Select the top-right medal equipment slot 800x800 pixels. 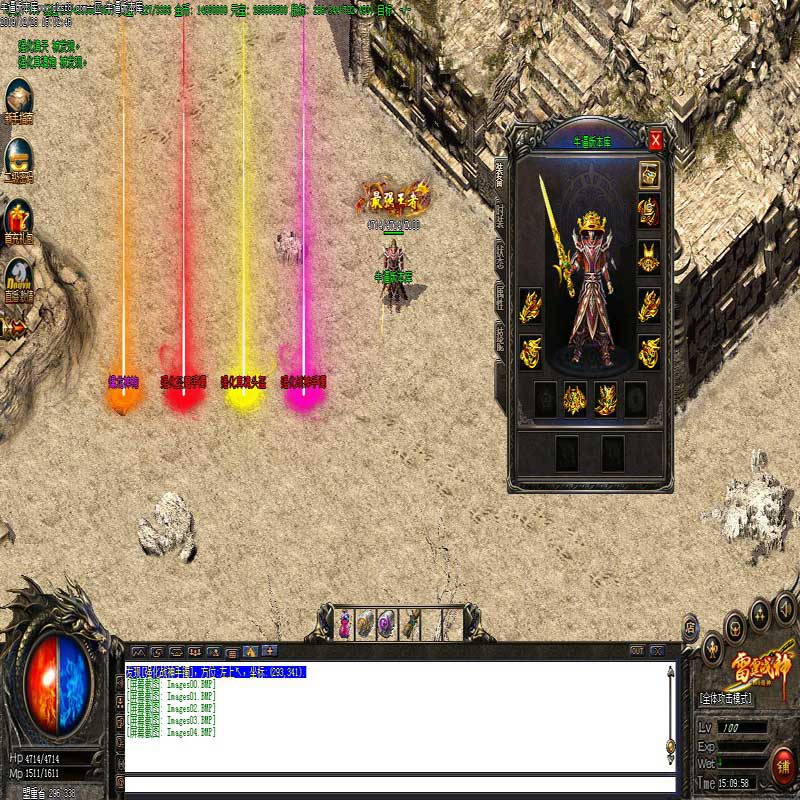click(x=649, y=173)
